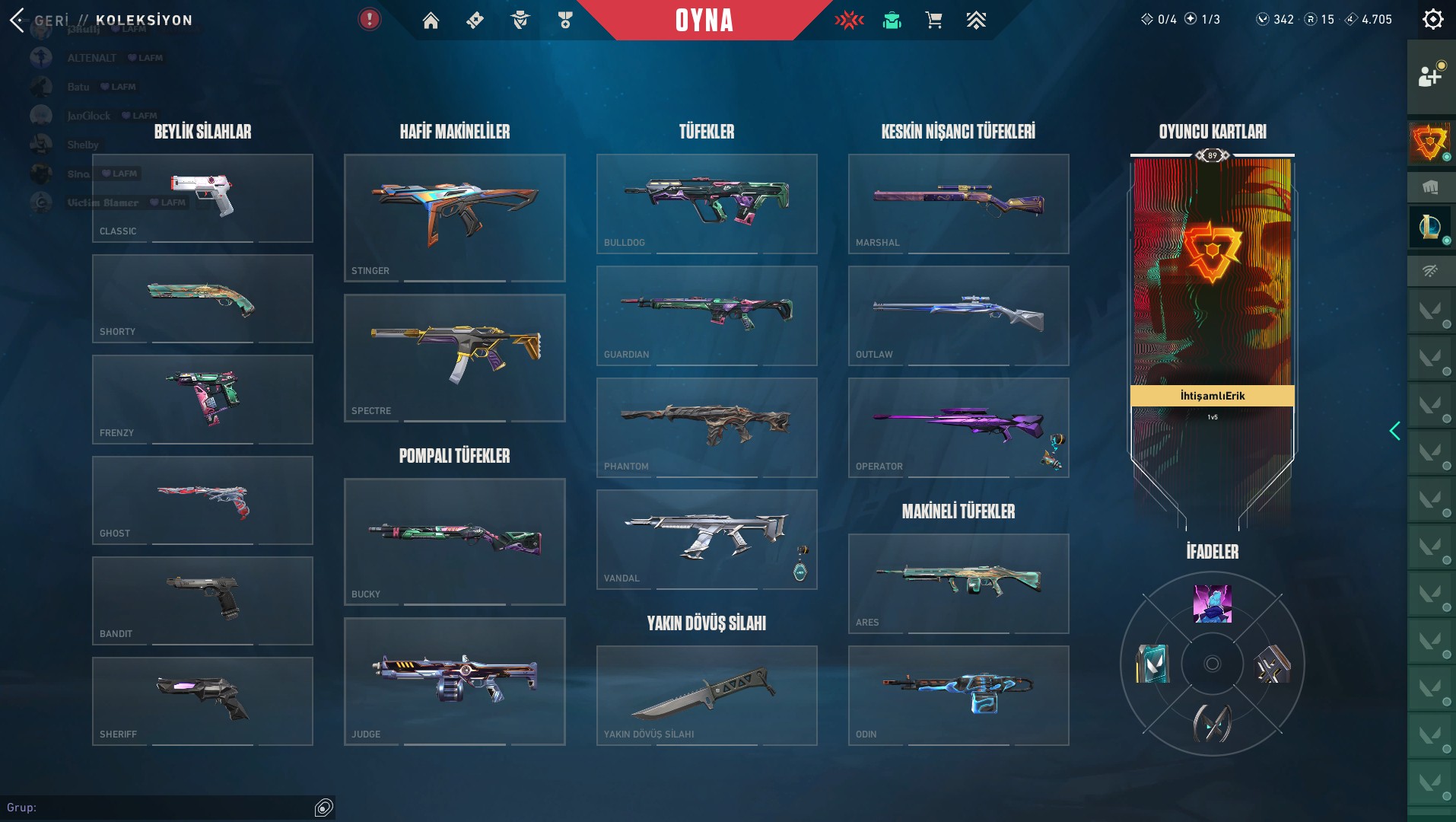1456x822 pixels.
Task: Start playing with the OYNA button
Action: [x=704, y=21]
